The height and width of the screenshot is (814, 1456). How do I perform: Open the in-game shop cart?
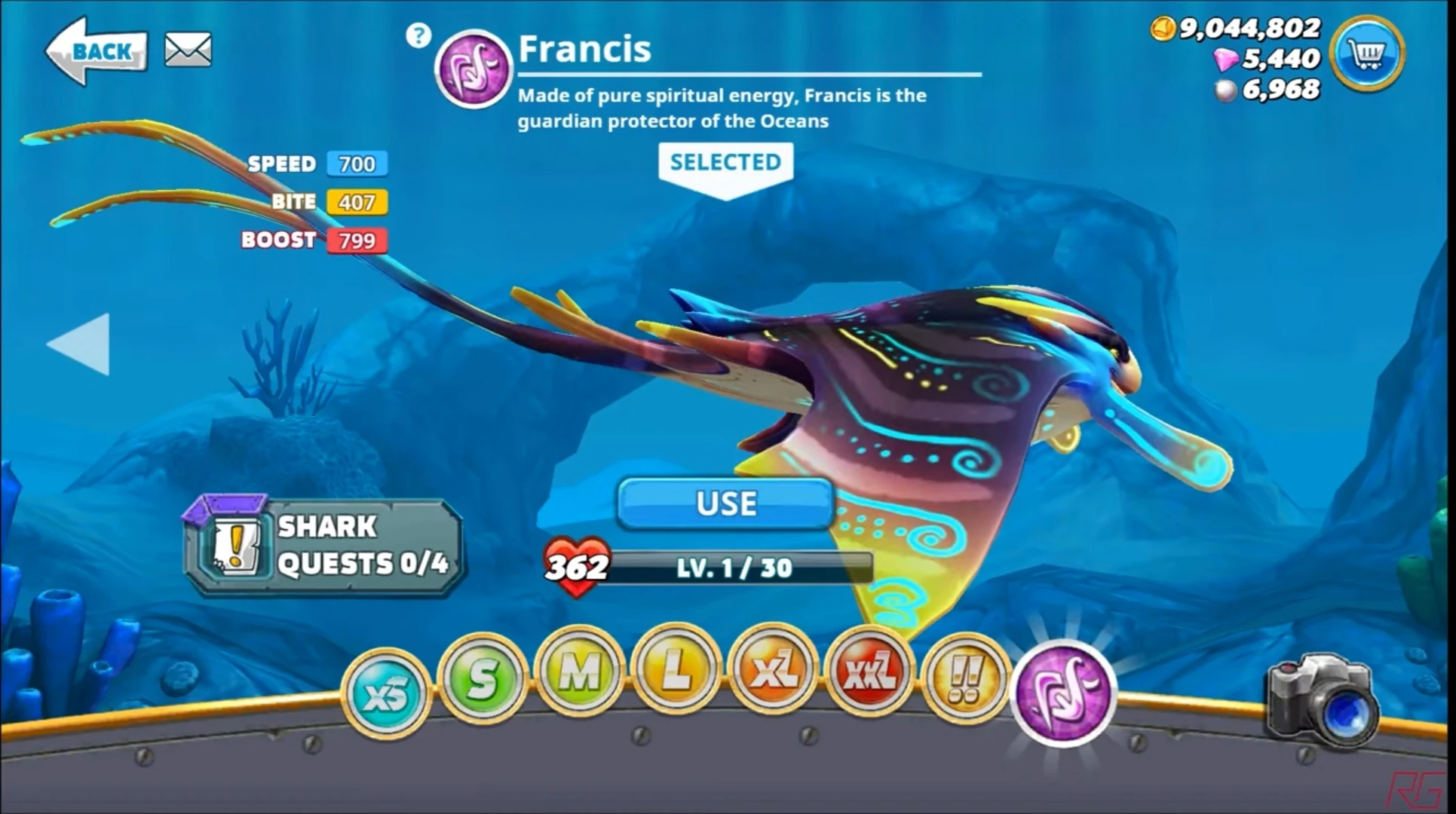pyautogui.click(x=1366, y=54)
